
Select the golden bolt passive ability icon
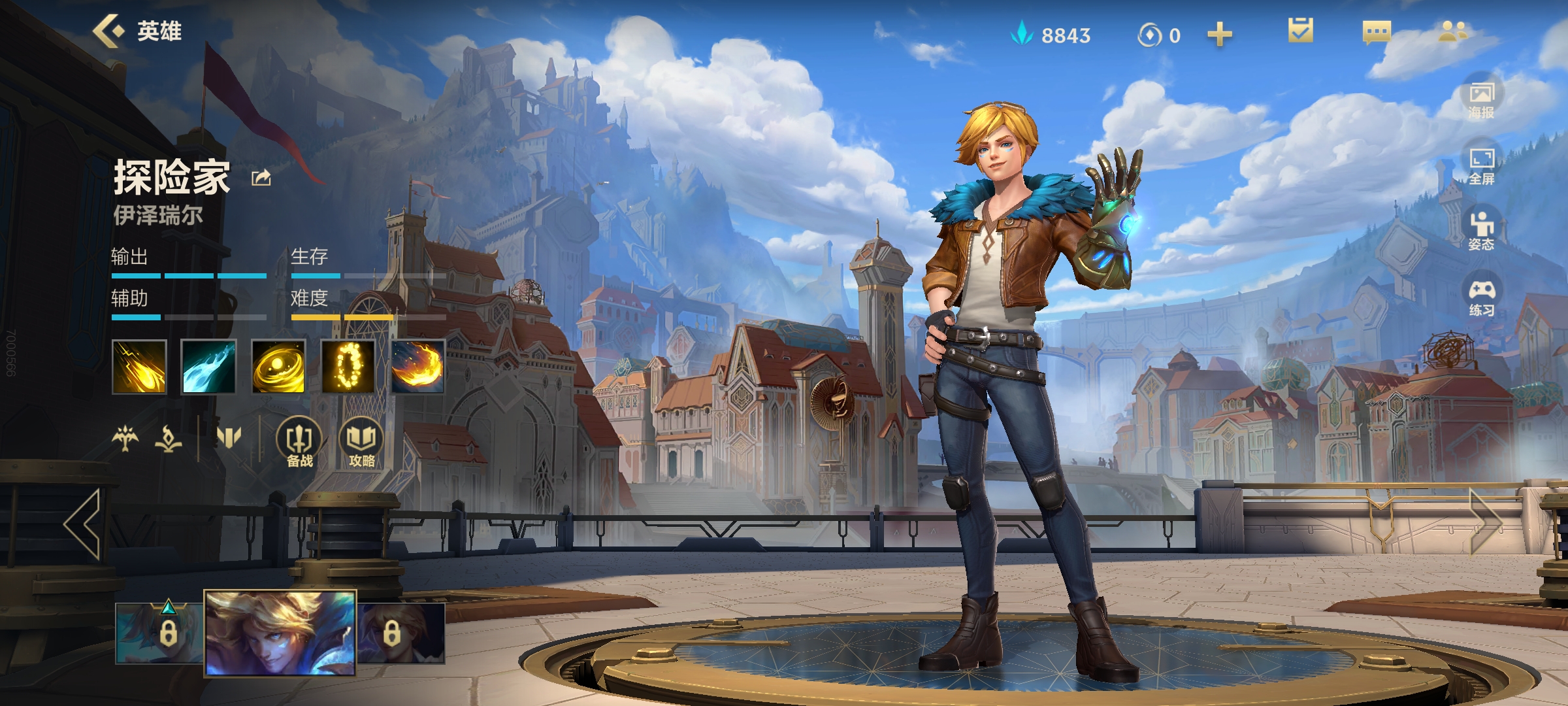tap(139, 367)
